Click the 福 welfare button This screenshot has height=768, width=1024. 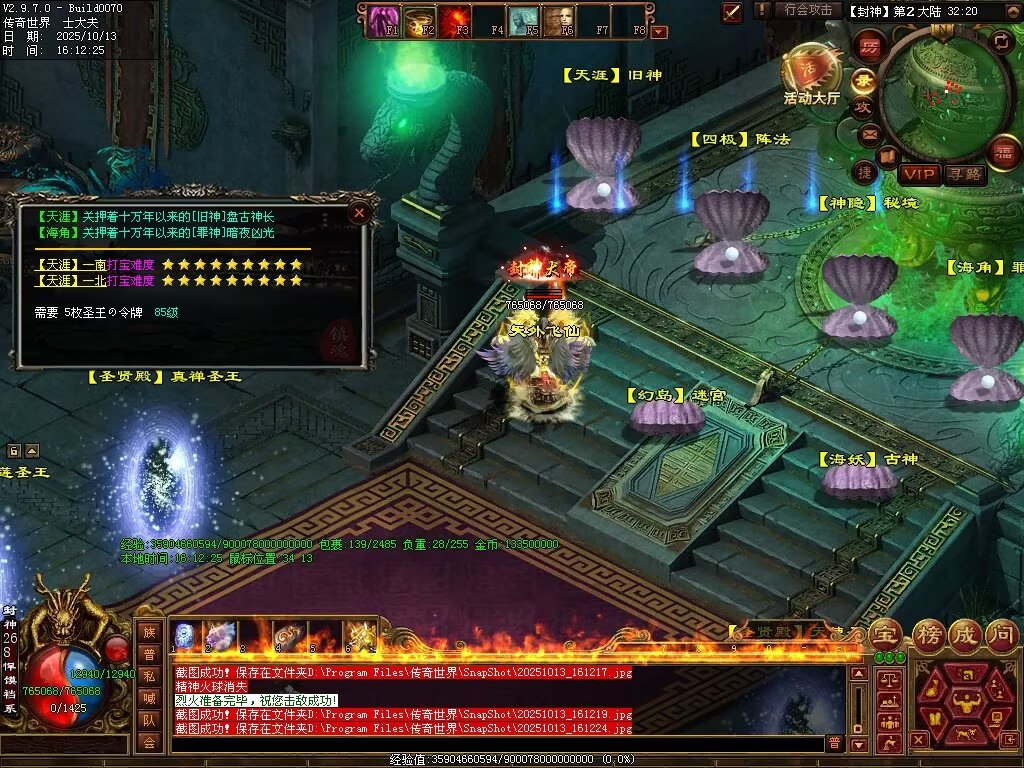(x=1003, y=151)
